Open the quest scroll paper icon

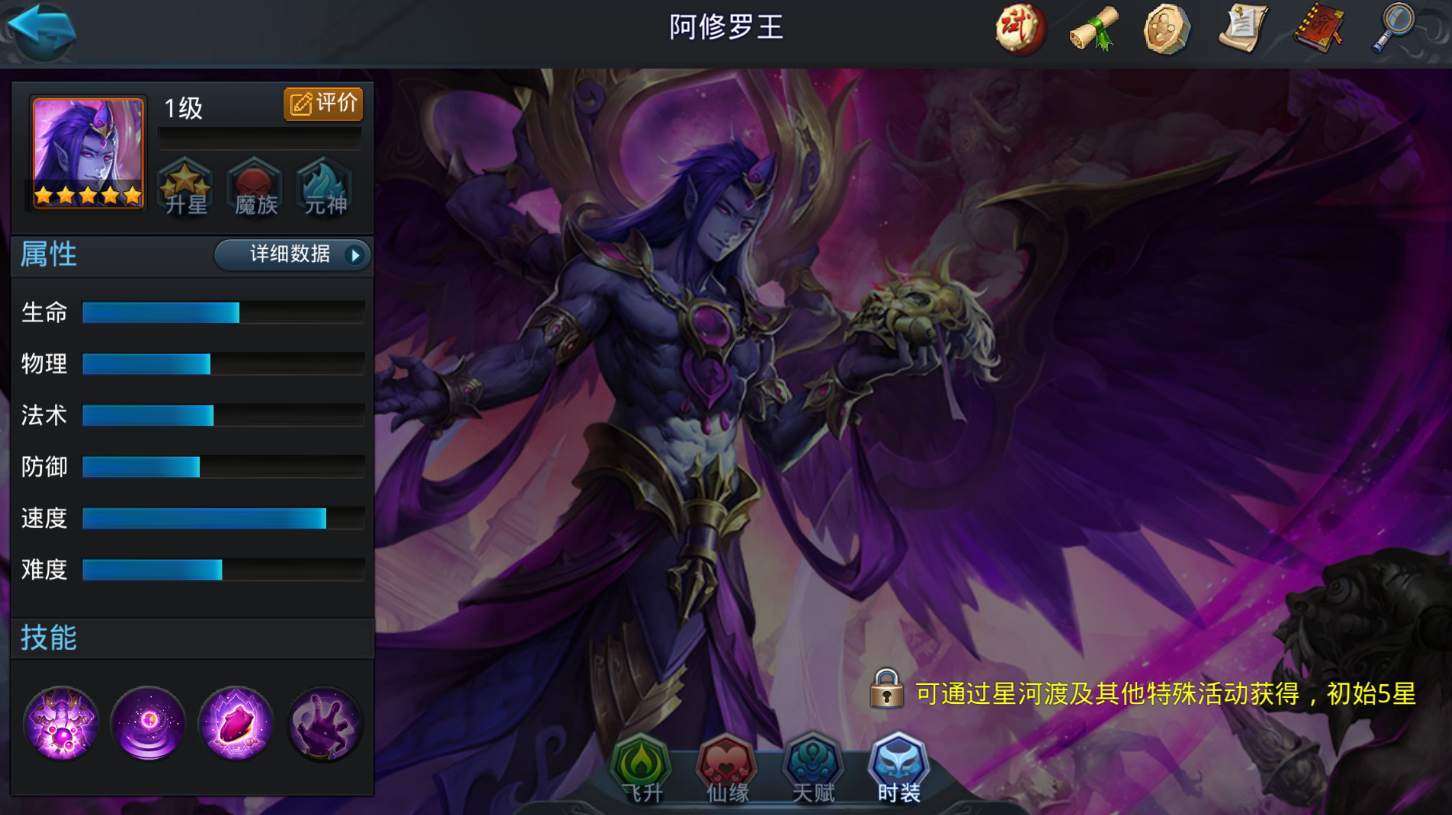1241,29
